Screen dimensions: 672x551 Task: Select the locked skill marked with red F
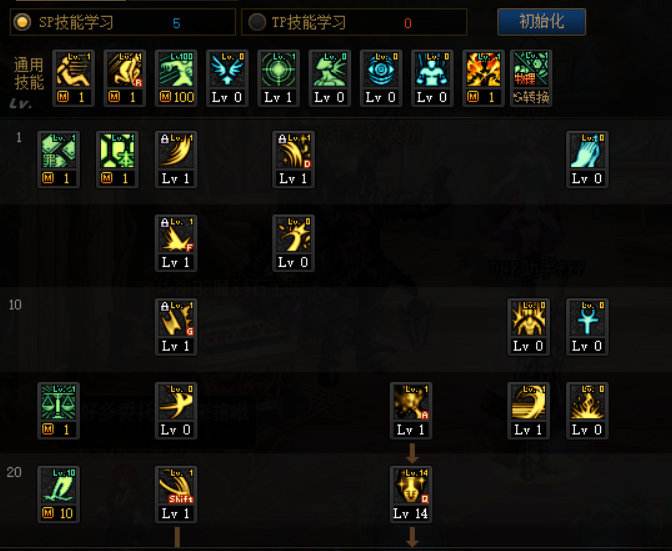[x=176, y=235]
